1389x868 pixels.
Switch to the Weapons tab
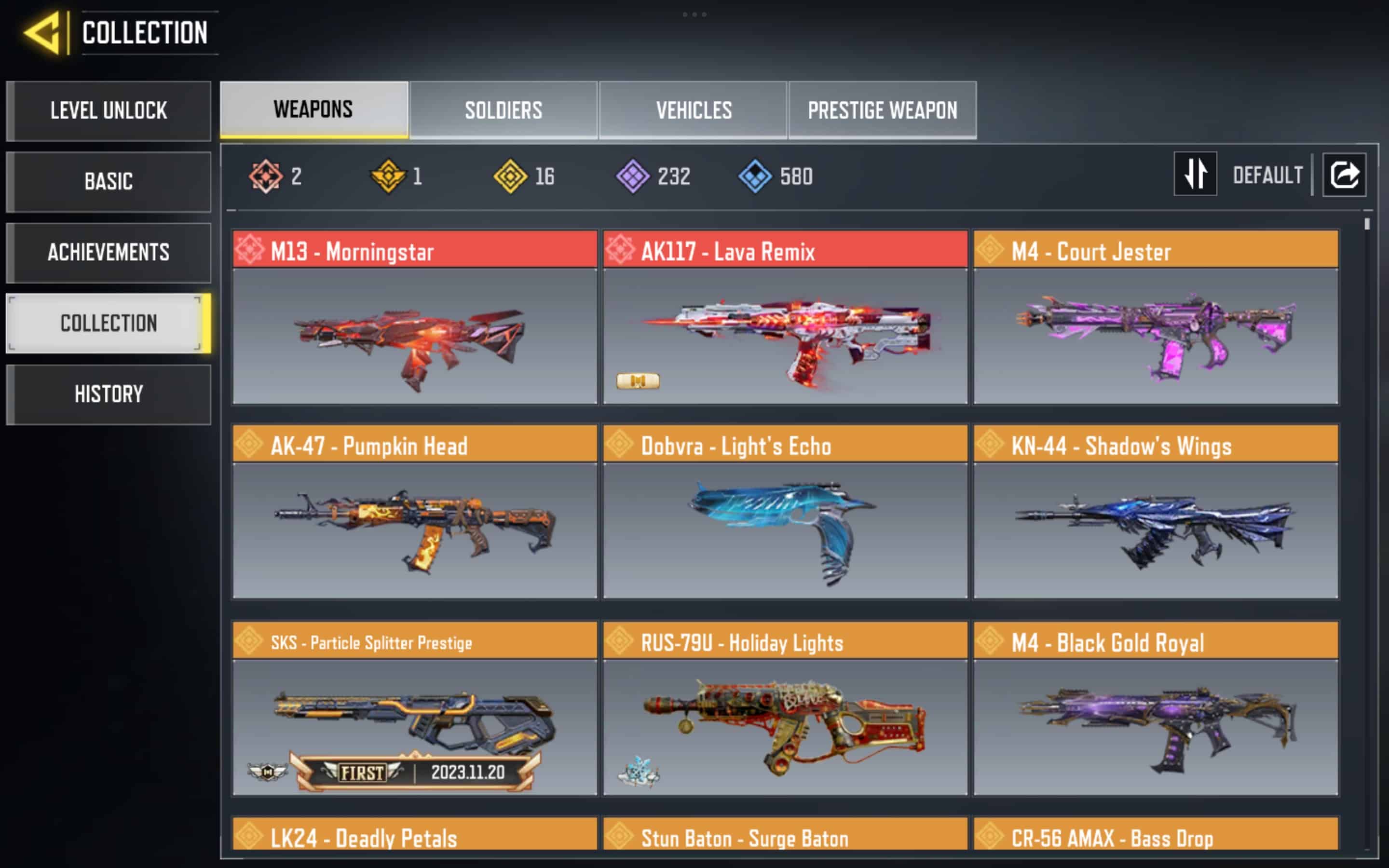(313, 109)
